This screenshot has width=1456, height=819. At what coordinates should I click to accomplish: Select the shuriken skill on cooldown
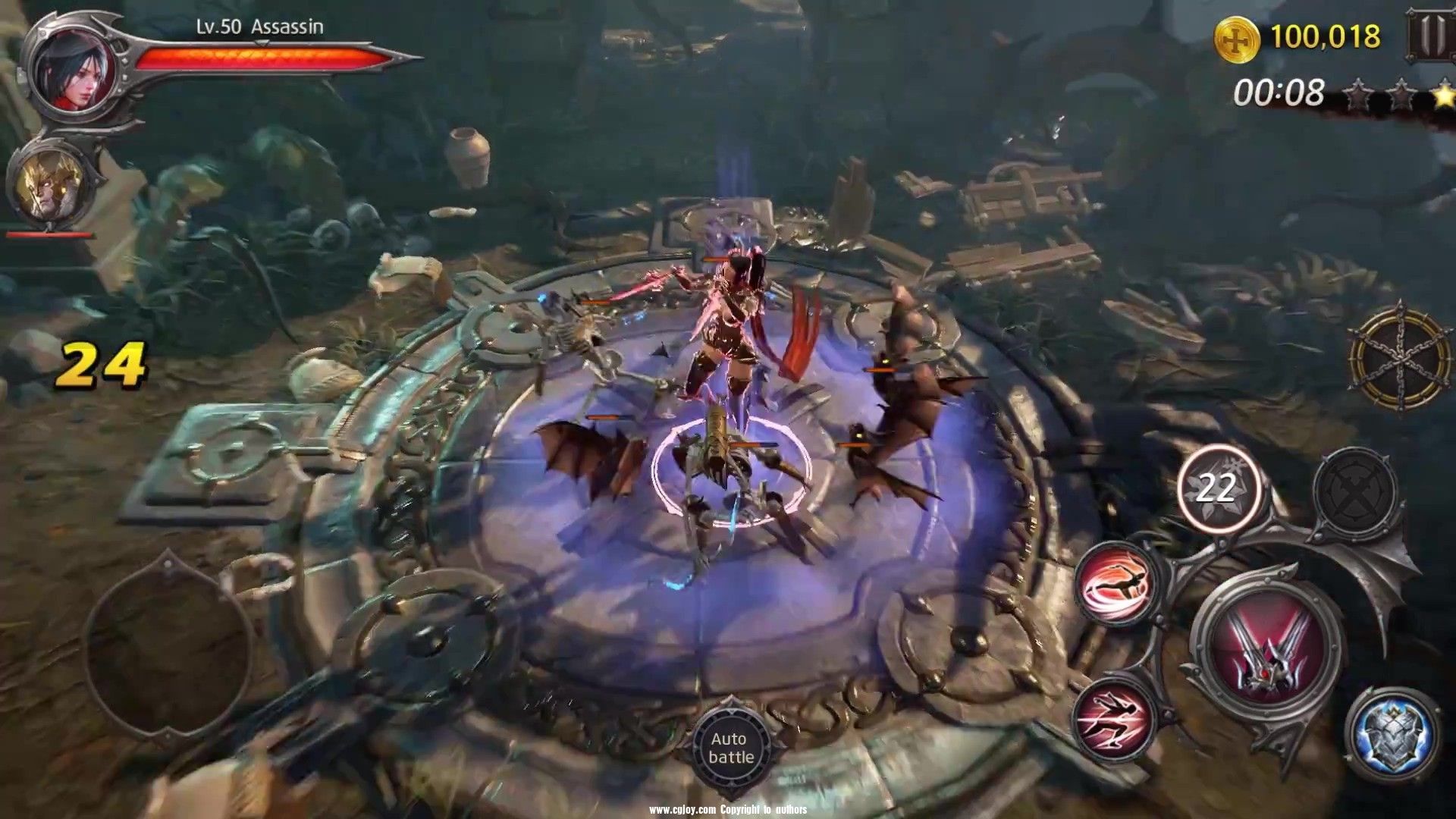click(x=1218, y=488)
